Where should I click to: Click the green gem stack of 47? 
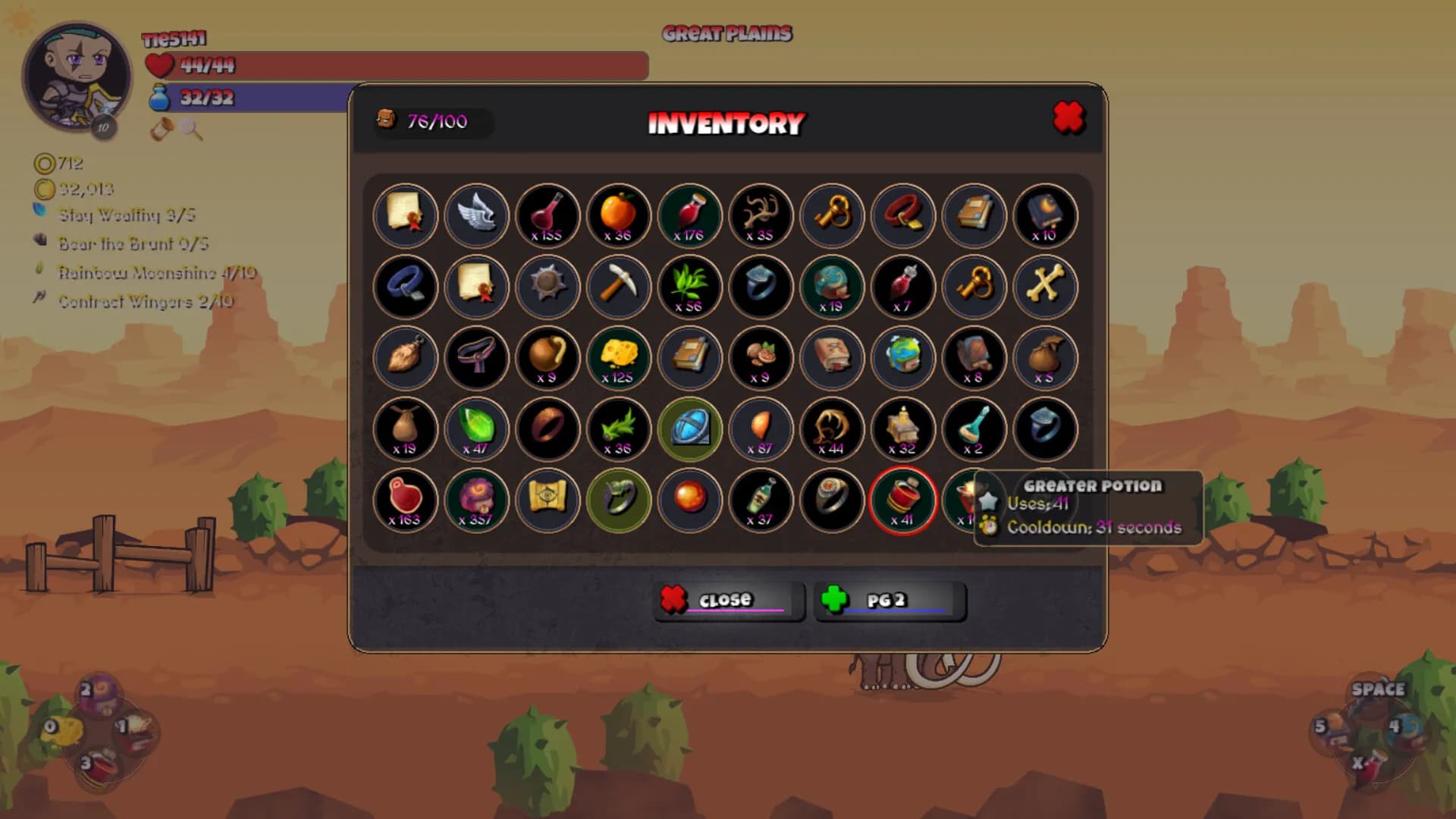tap(477, 429)
